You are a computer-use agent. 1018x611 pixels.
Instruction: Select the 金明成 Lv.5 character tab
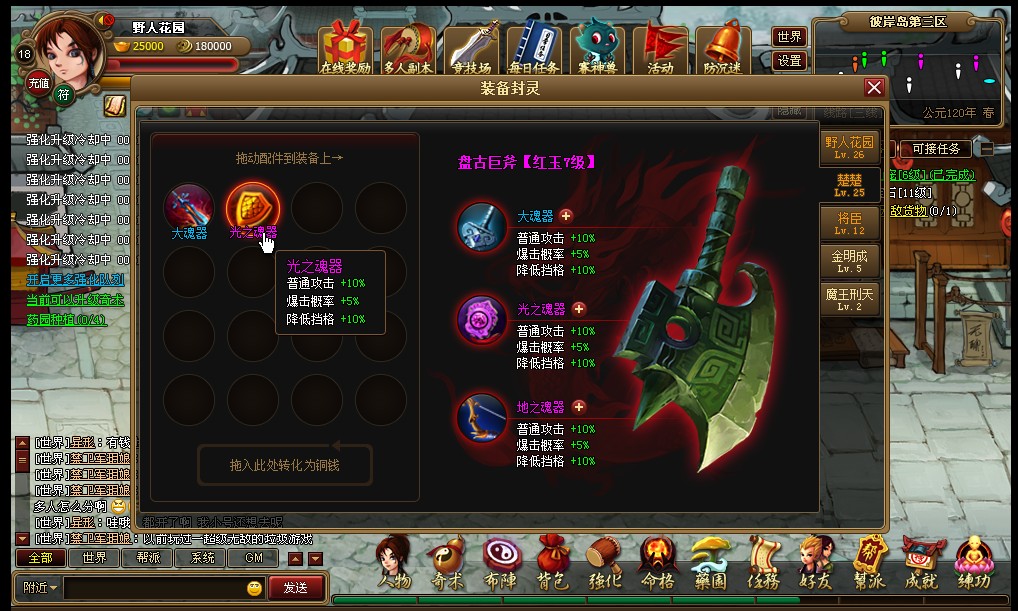(849, 261)
